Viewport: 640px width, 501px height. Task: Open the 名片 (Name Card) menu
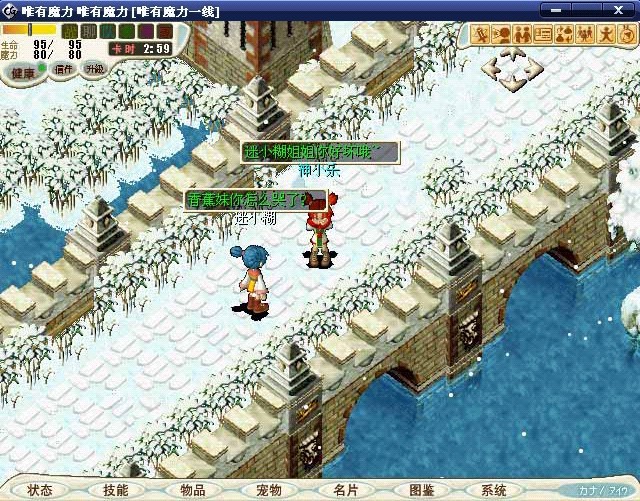pyautogui.click(x=345, y=490)
